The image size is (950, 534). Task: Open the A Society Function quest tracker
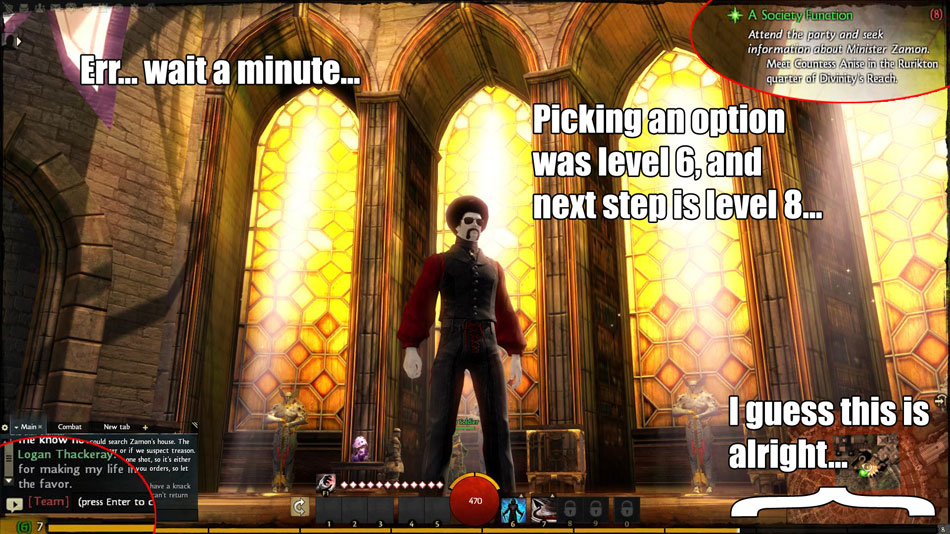coord(800,15)
